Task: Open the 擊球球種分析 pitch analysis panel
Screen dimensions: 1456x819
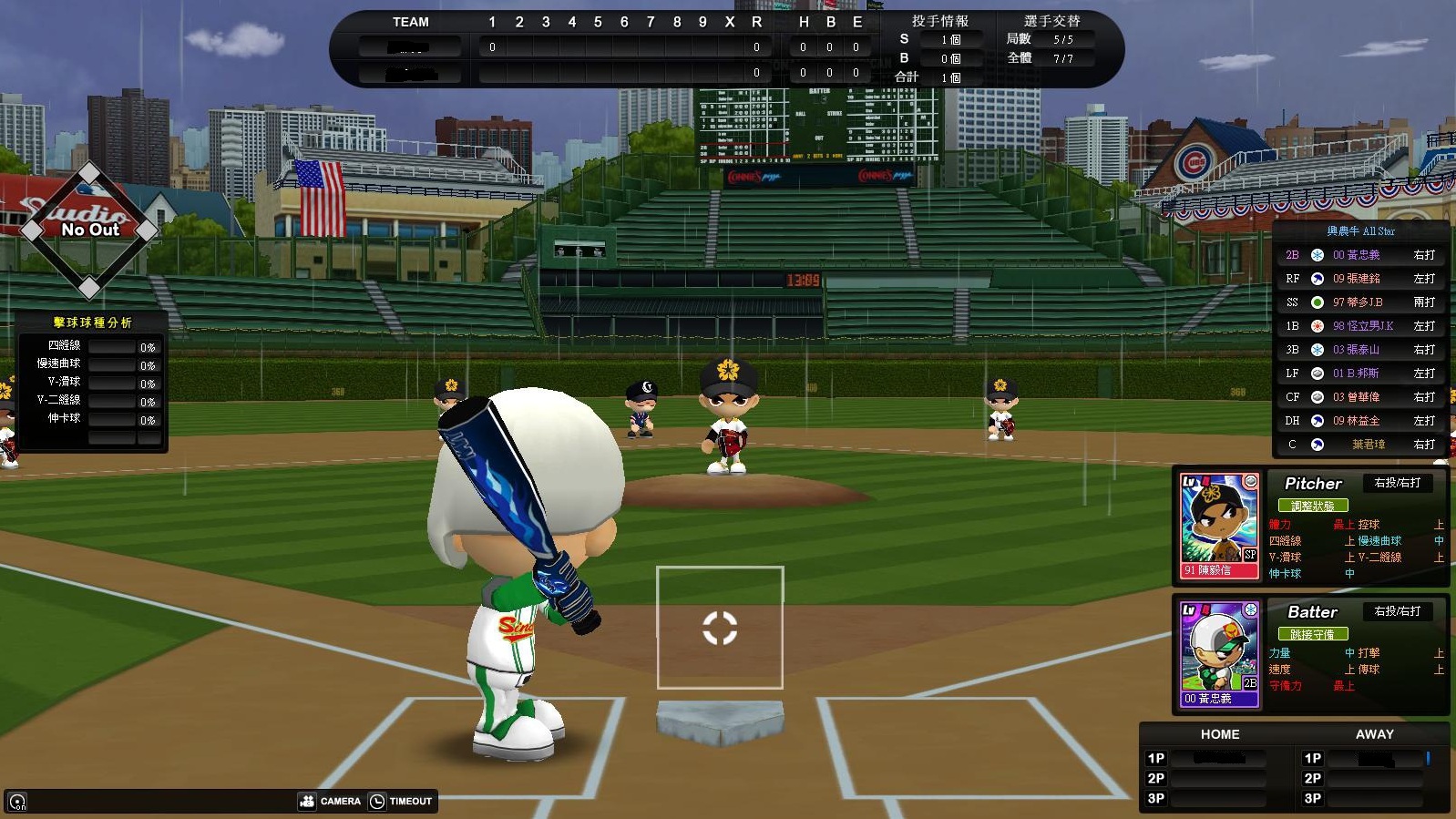Action: point(92,322)
